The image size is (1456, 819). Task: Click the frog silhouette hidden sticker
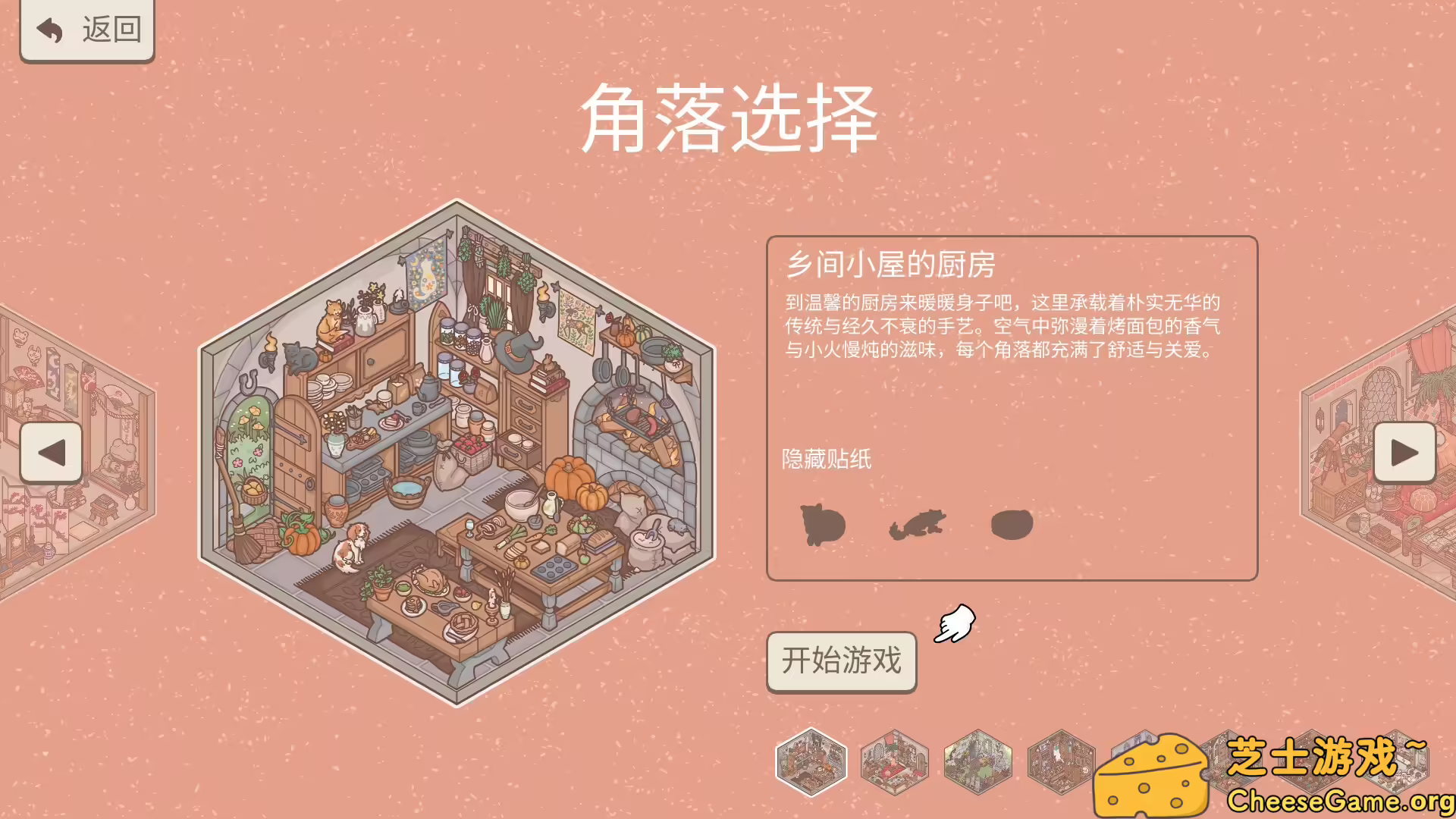pyautogui.click(x=918, y=523)
